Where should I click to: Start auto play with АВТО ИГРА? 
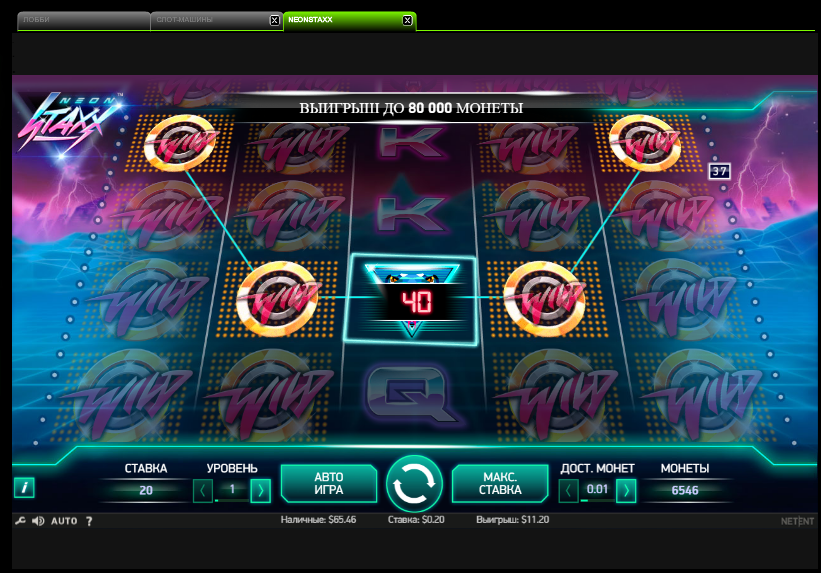pyautogui.click(x=329, y=483)
